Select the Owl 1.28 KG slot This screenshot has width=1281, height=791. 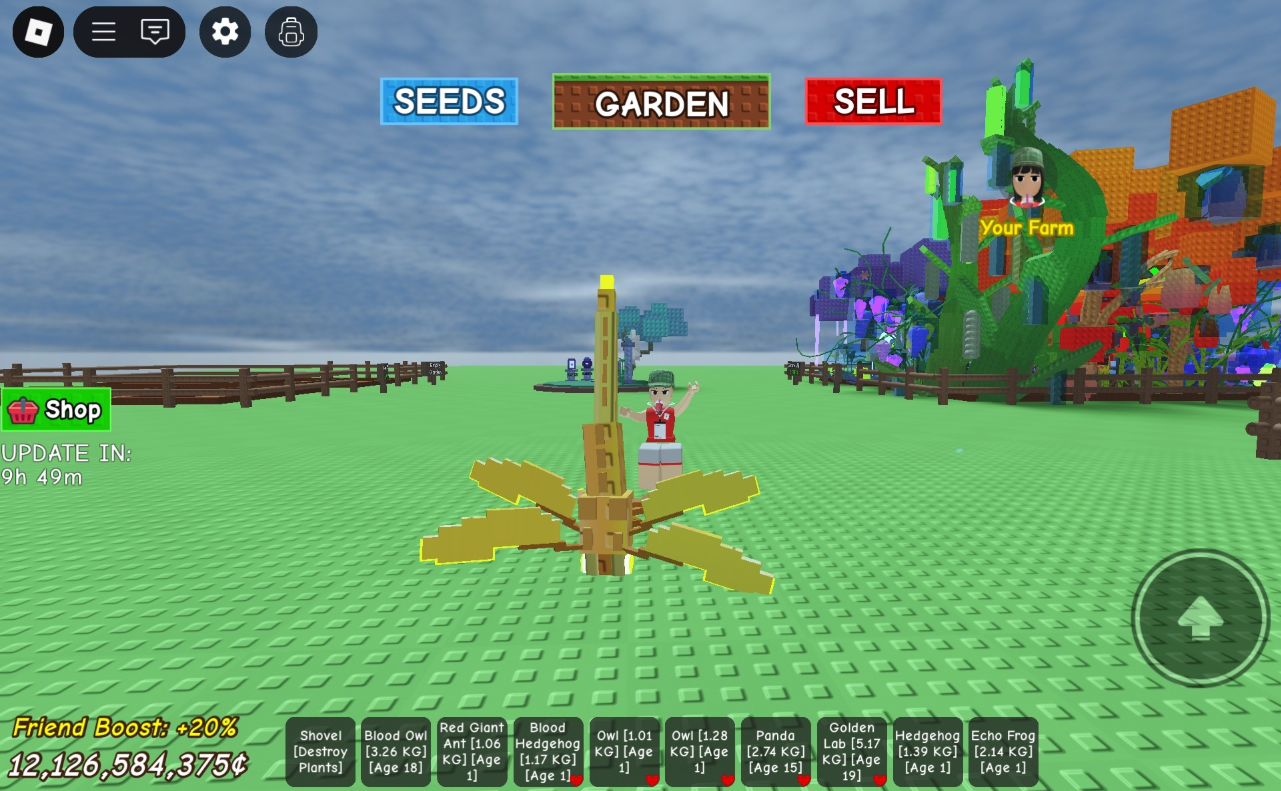click(x=699, y=752)
